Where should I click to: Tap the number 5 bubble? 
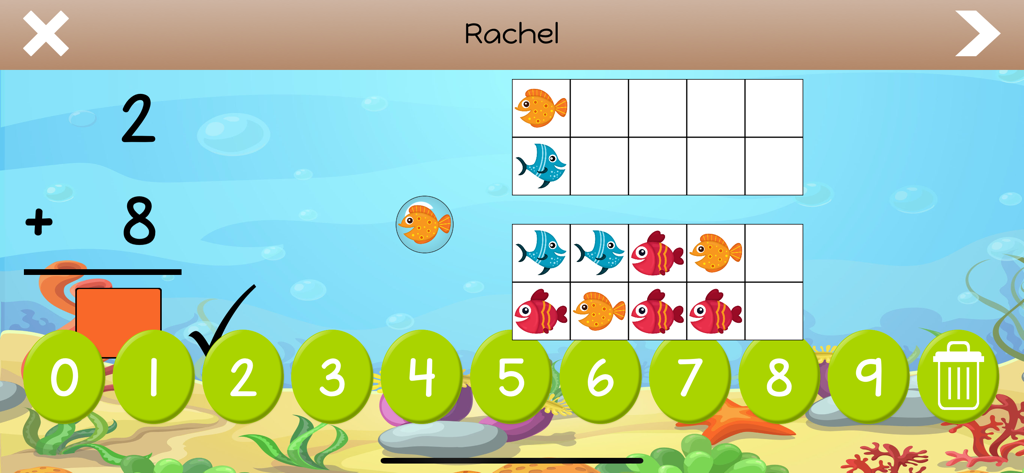(510, 379)
